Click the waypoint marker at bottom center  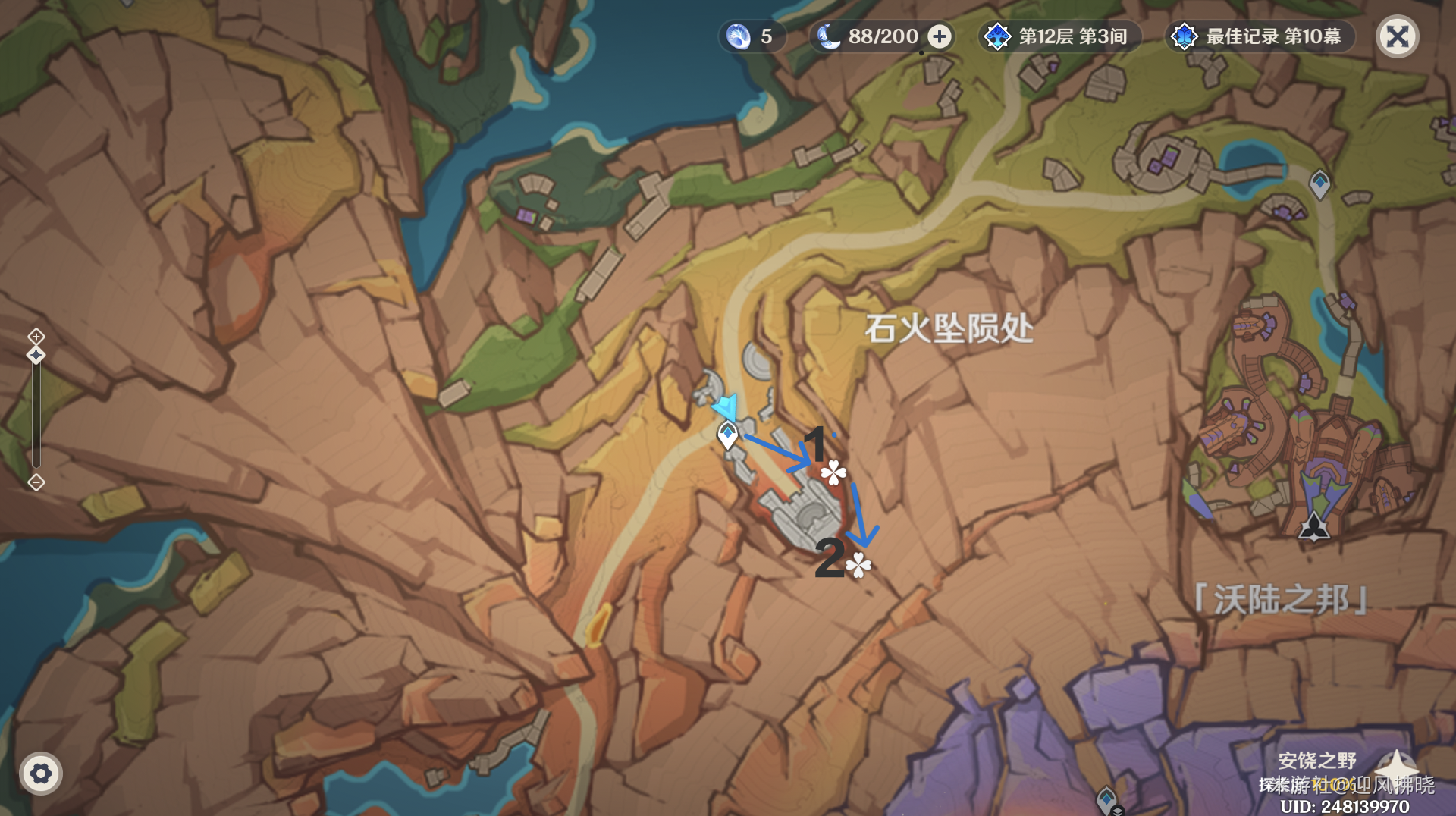(x=1107, y=799)
